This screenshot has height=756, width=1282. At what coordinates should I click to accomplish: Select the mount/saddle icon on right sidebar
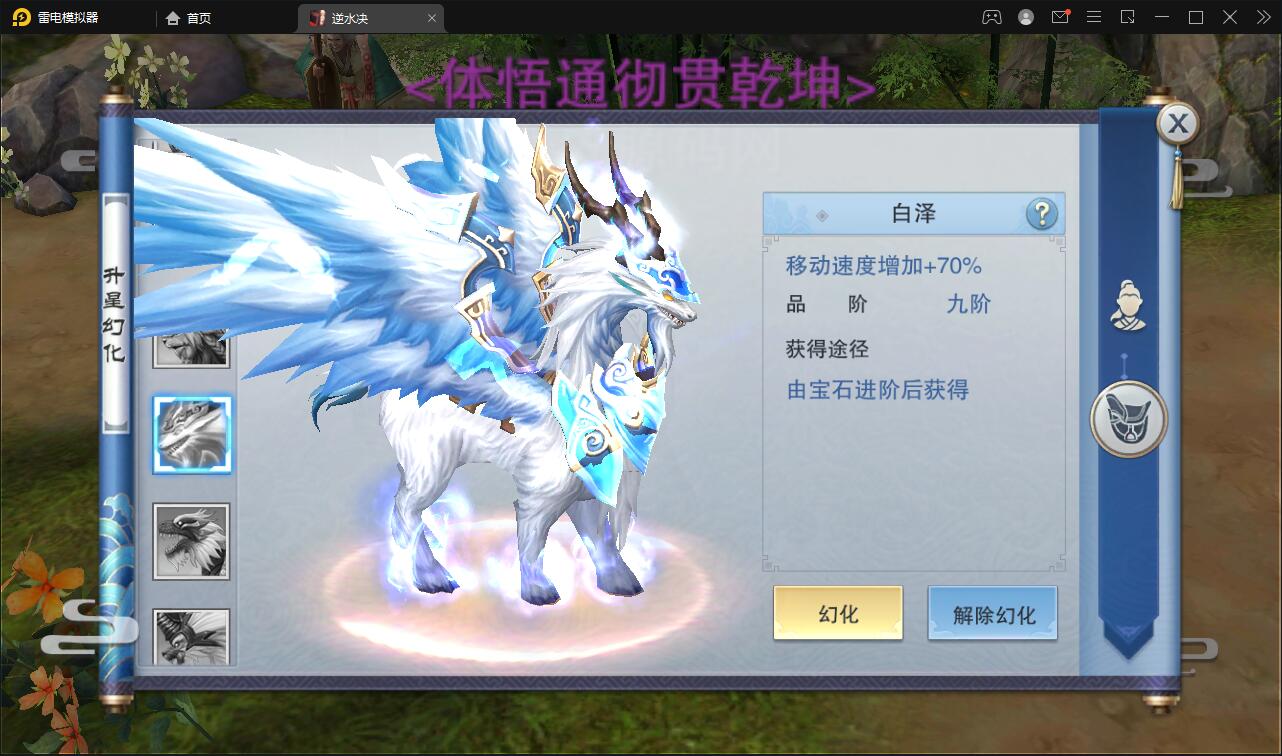[1127, 419]
